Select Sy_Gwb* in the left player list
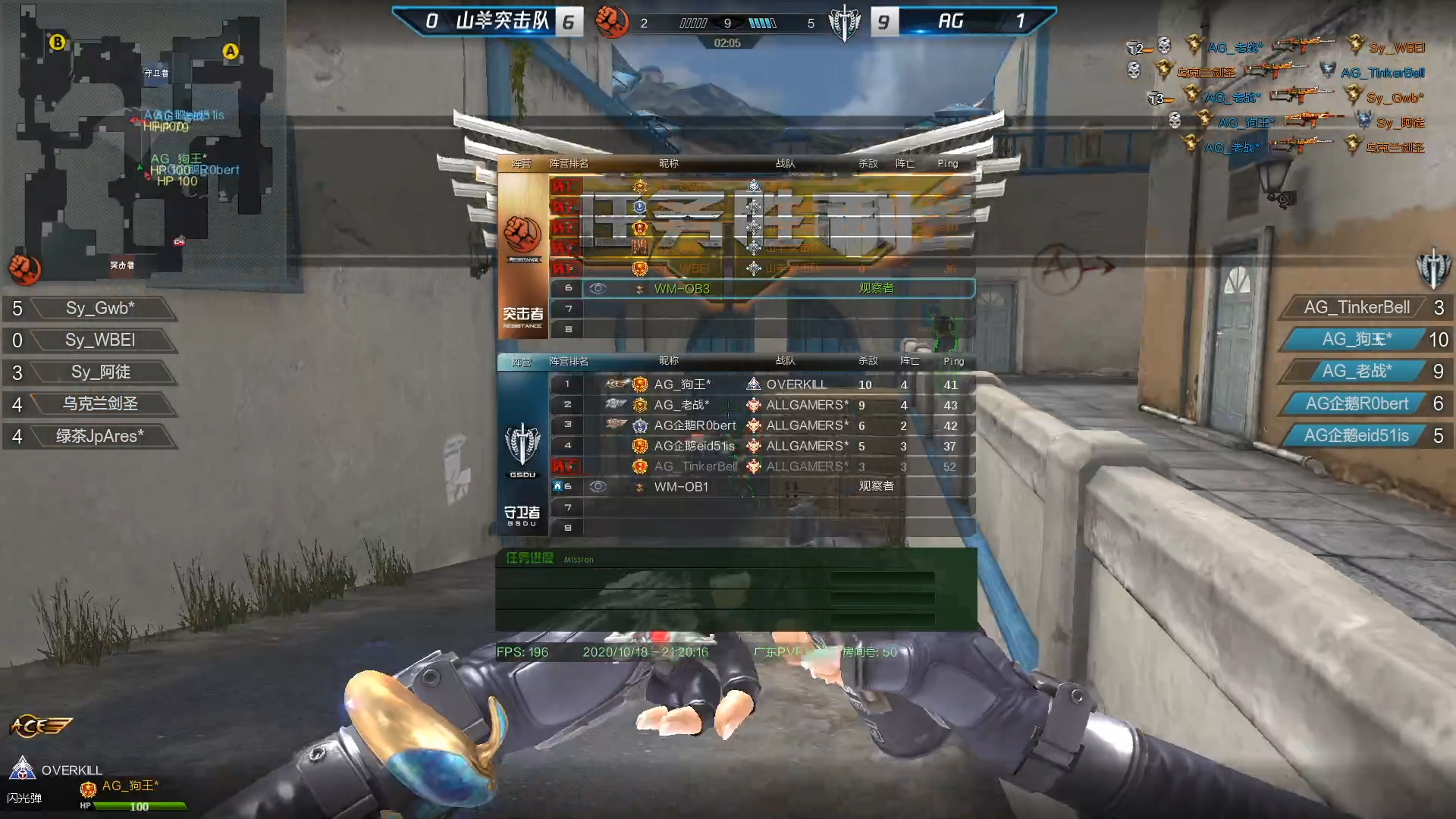1456x819 pixels. (99, 309)
